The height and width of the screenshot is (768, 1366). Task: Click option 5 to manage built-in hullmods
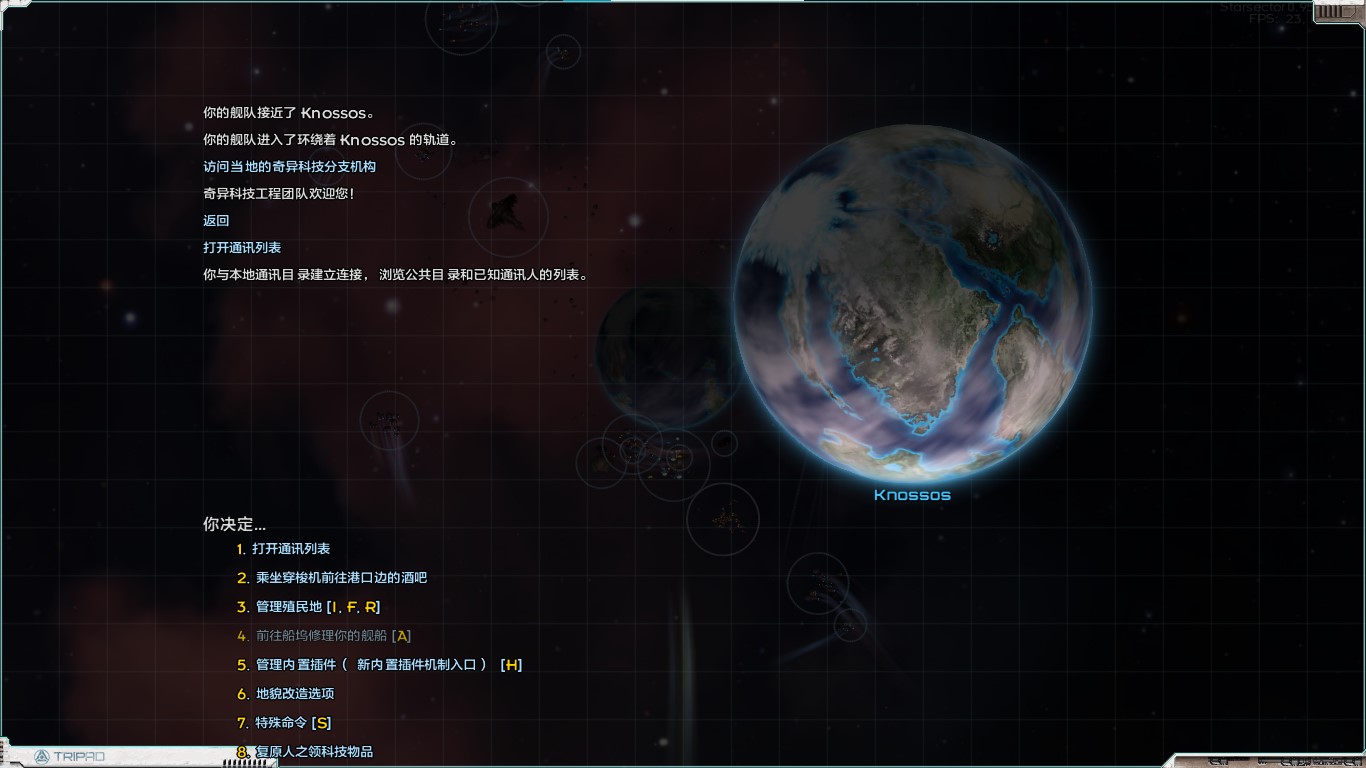(380, 663)
